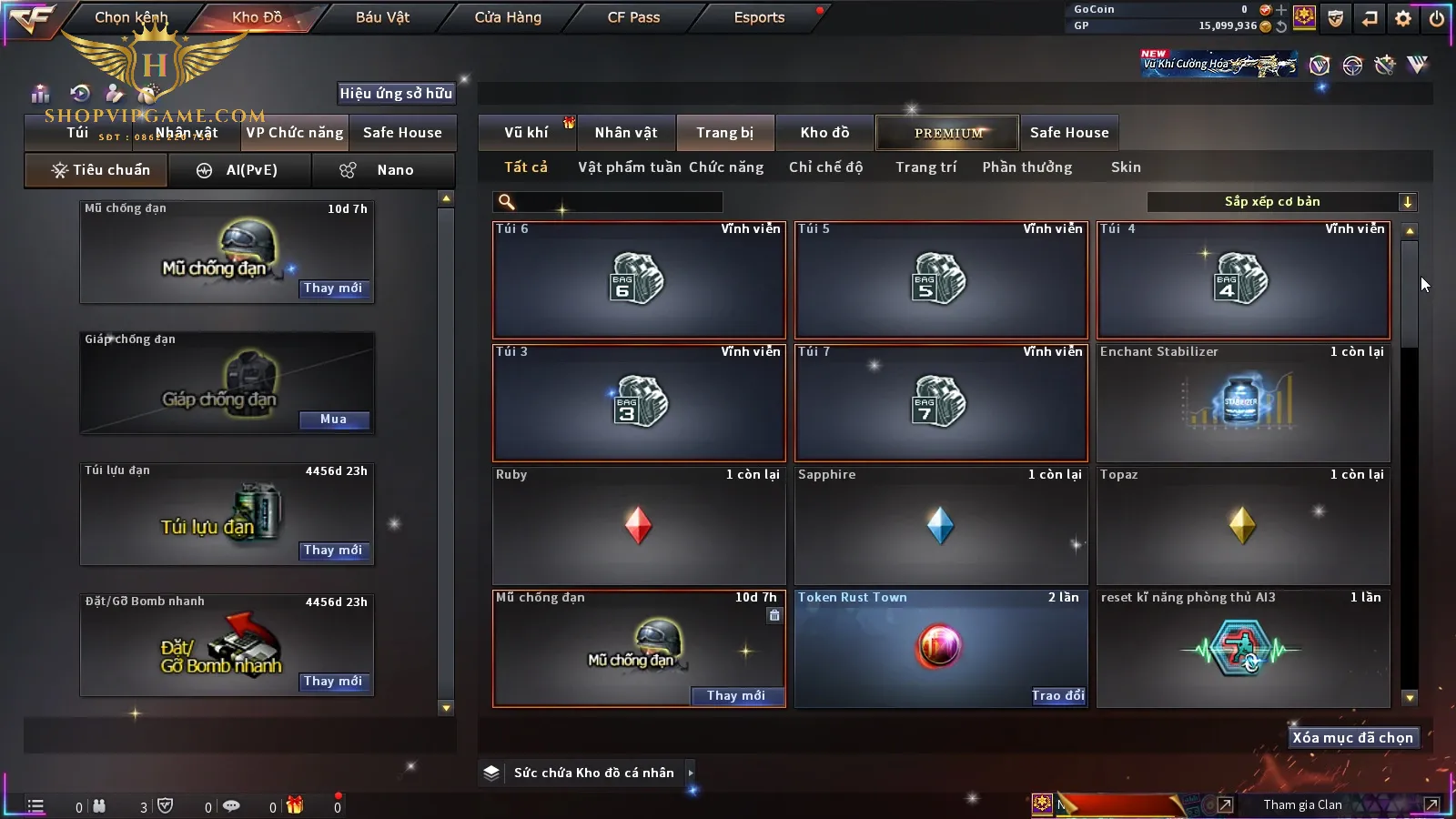Buy Giáp chống đạn with Mua button
The width and height of the screenshot is (1456, 819).
pyautogui.click(x=333, y=420)
